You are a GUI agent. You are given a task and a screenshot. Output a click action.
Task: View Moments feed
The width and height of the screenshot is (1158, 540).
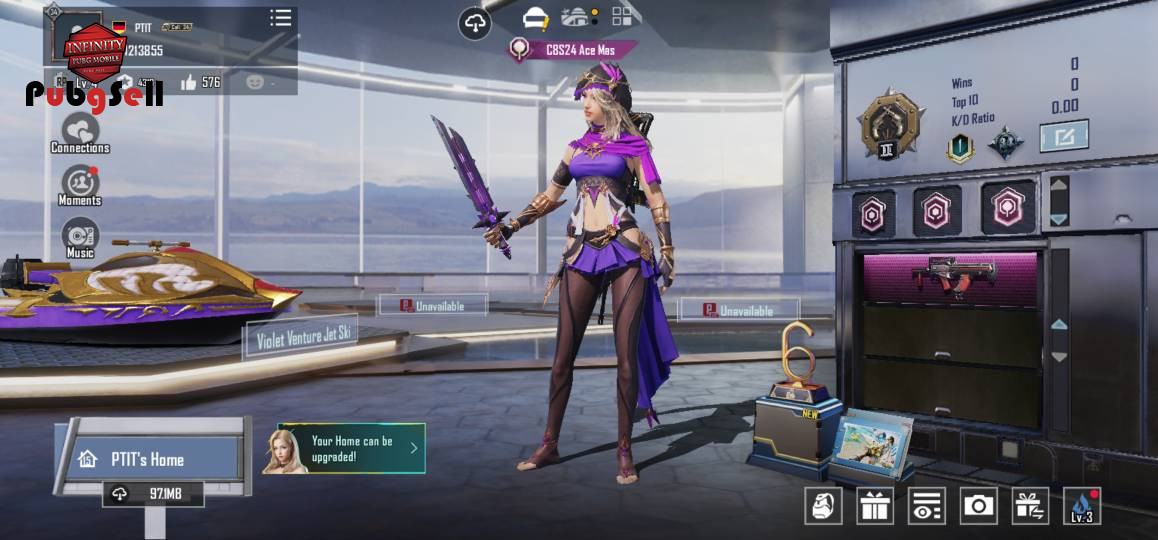80,185
